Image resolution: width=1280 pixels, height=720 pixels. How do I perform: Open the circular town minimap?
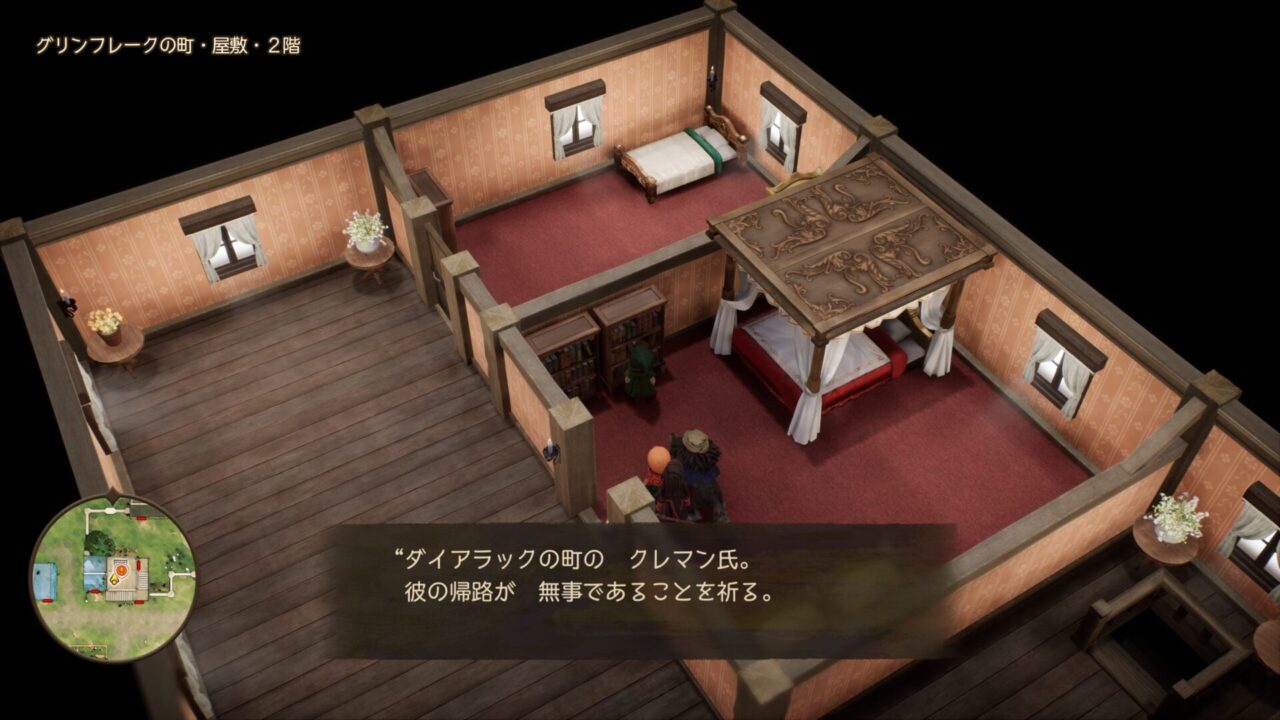(x=112, y=577)
